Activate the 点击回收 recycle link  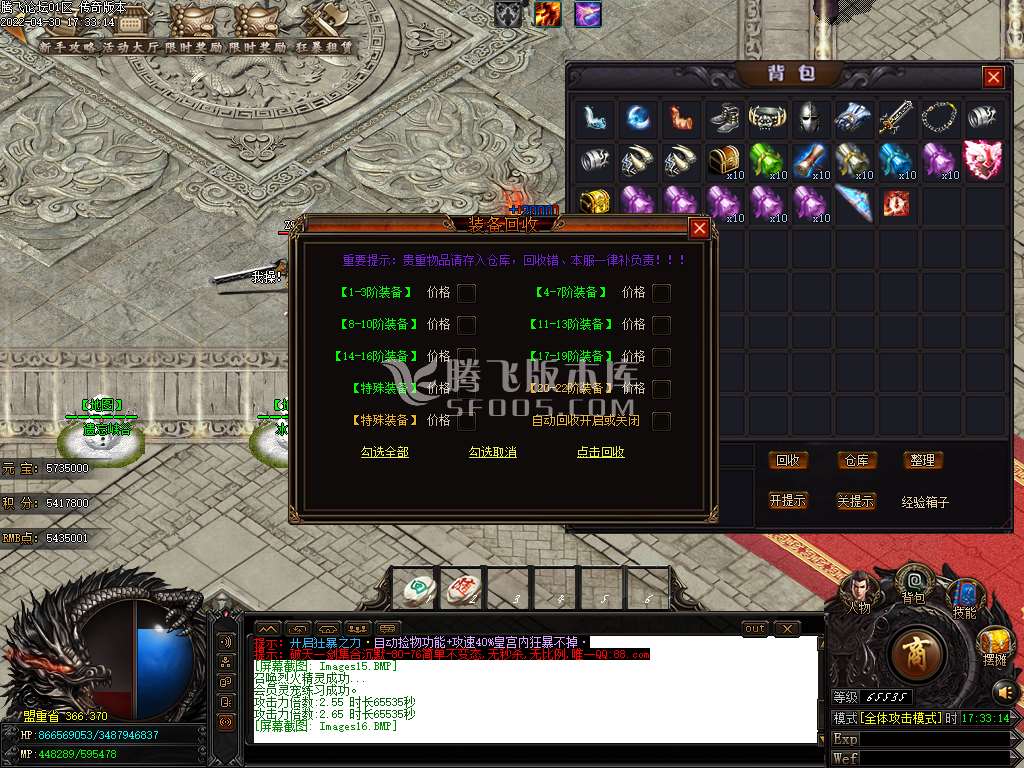point(601,452)
